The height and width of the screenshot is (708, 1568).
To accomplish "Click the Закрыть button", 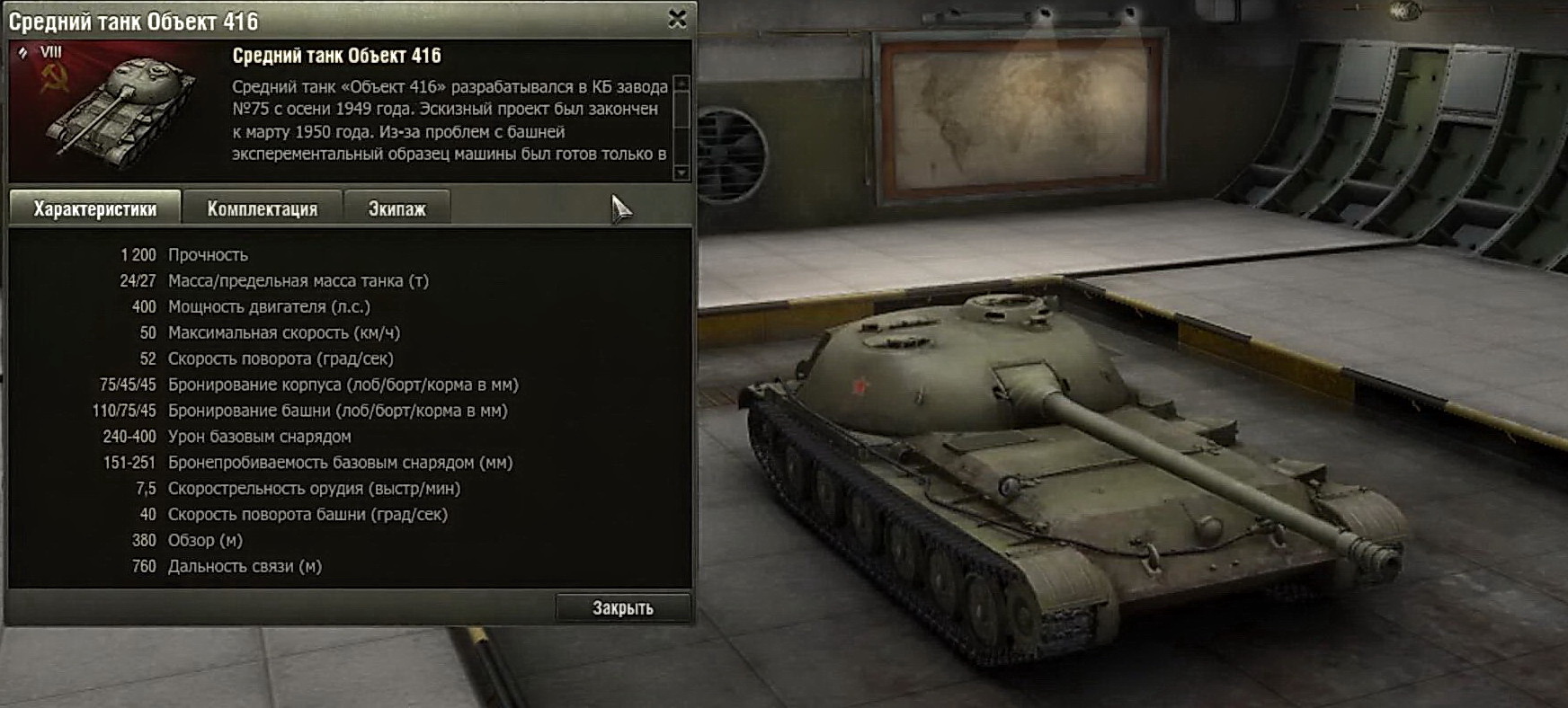I will coord(623,608).
